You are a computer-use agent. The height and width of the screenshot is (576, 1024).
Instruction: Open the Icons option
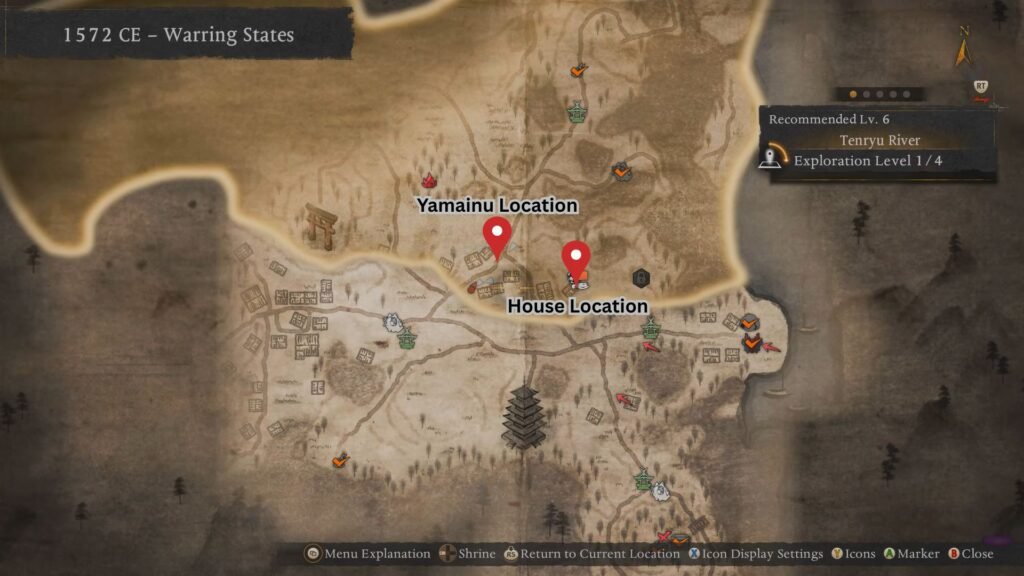853,553
